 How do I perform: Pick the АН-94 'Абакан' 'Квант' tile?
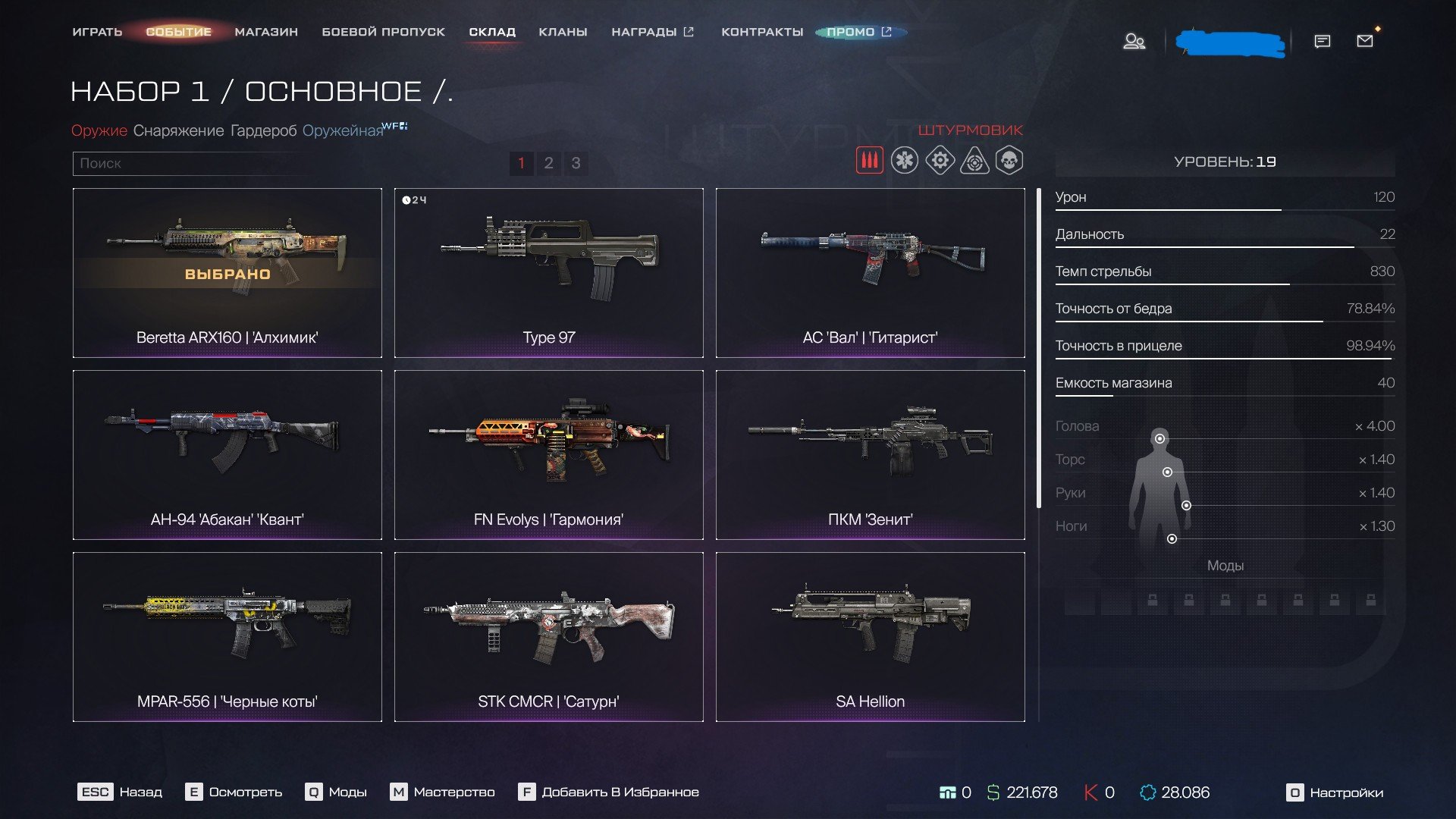(x=227, y=454)
